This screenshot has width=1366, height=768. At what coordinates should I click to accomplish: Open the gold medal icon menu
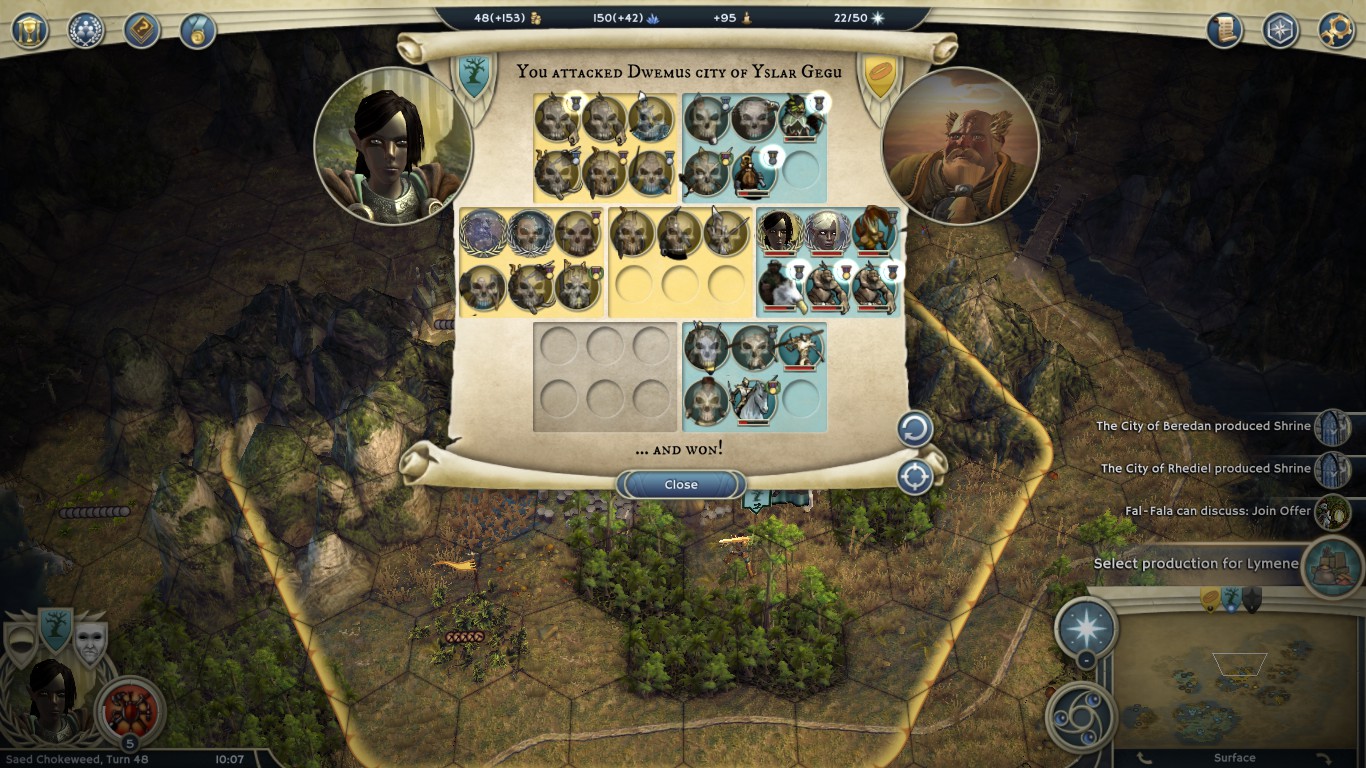(x=198, y=30)
